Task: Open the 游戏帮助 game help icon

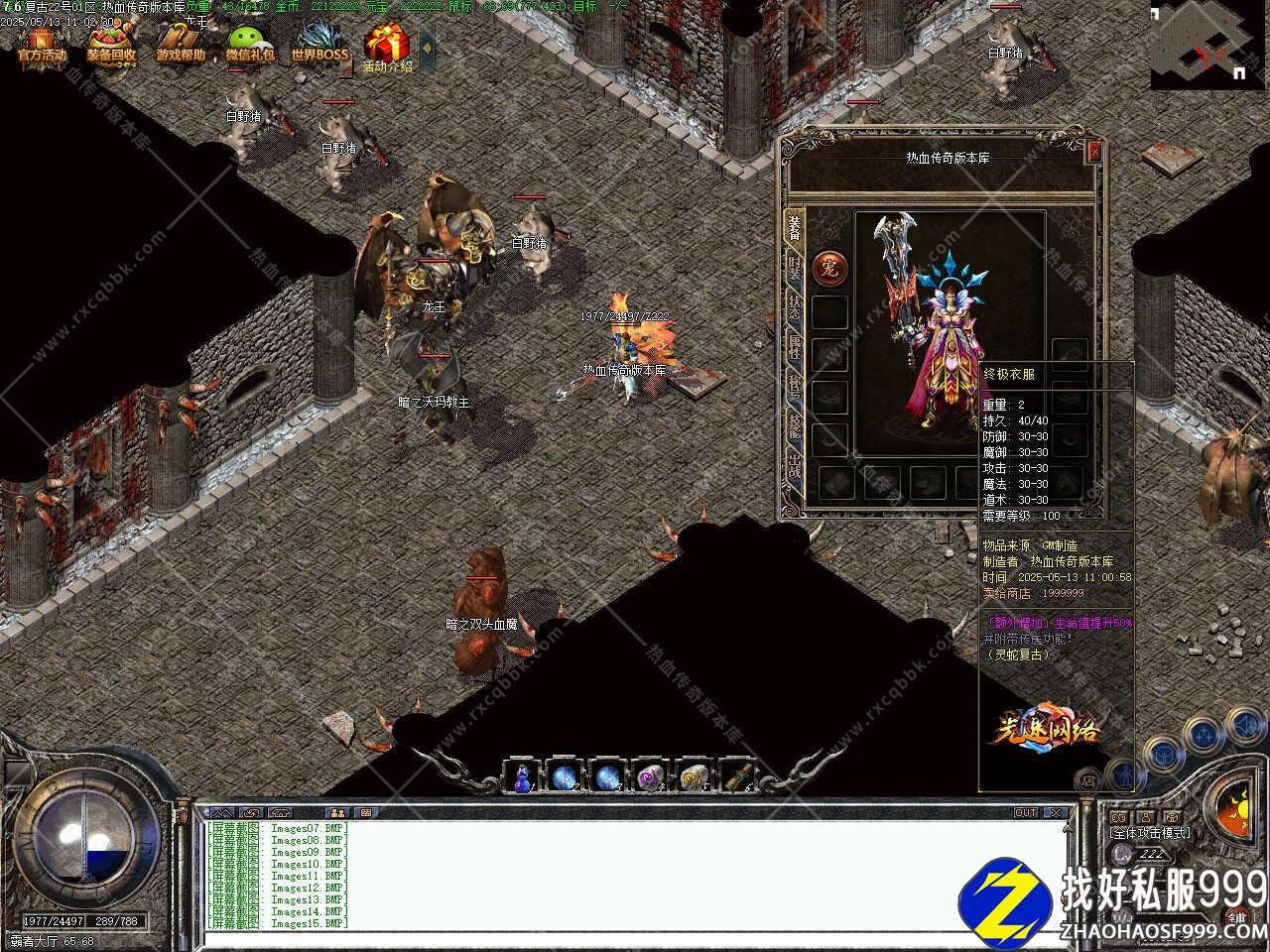Action: tap(180, 46)
